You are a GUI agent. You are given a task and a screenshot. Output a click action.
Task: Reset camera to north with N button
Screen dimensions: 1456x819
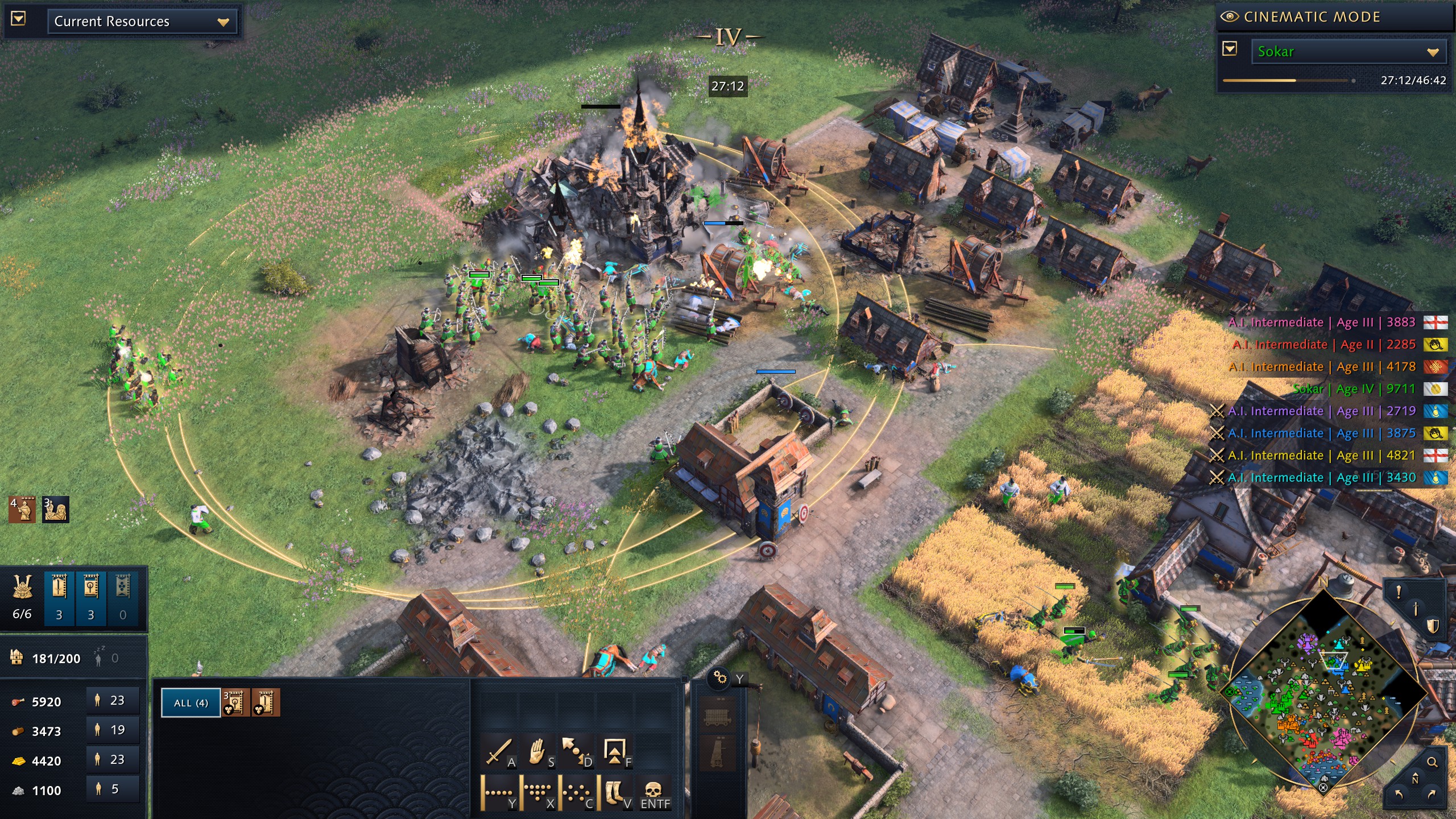[1415, 779]
